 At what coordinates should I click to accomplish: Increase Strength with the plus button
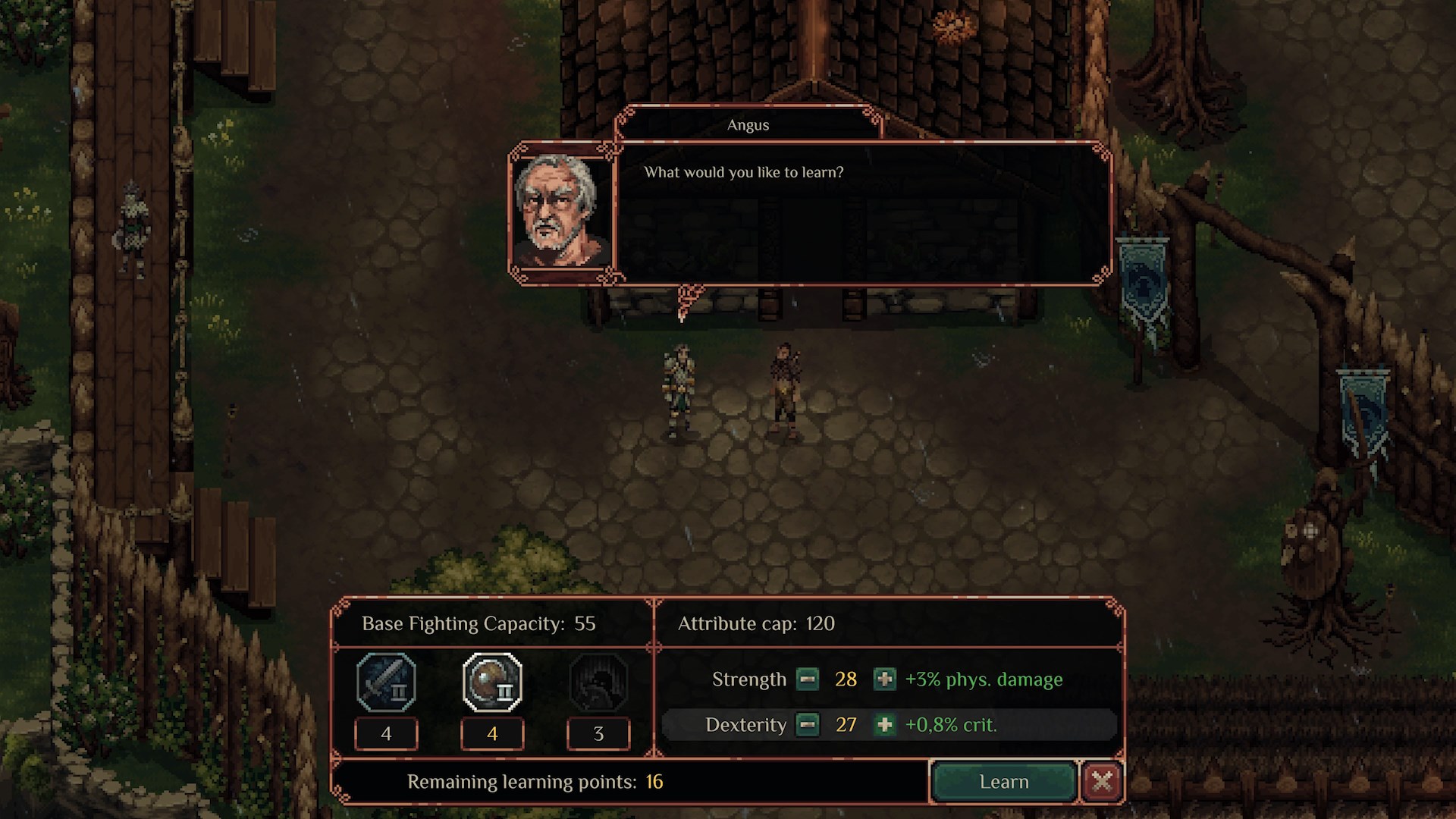click(x=884, y=679)
